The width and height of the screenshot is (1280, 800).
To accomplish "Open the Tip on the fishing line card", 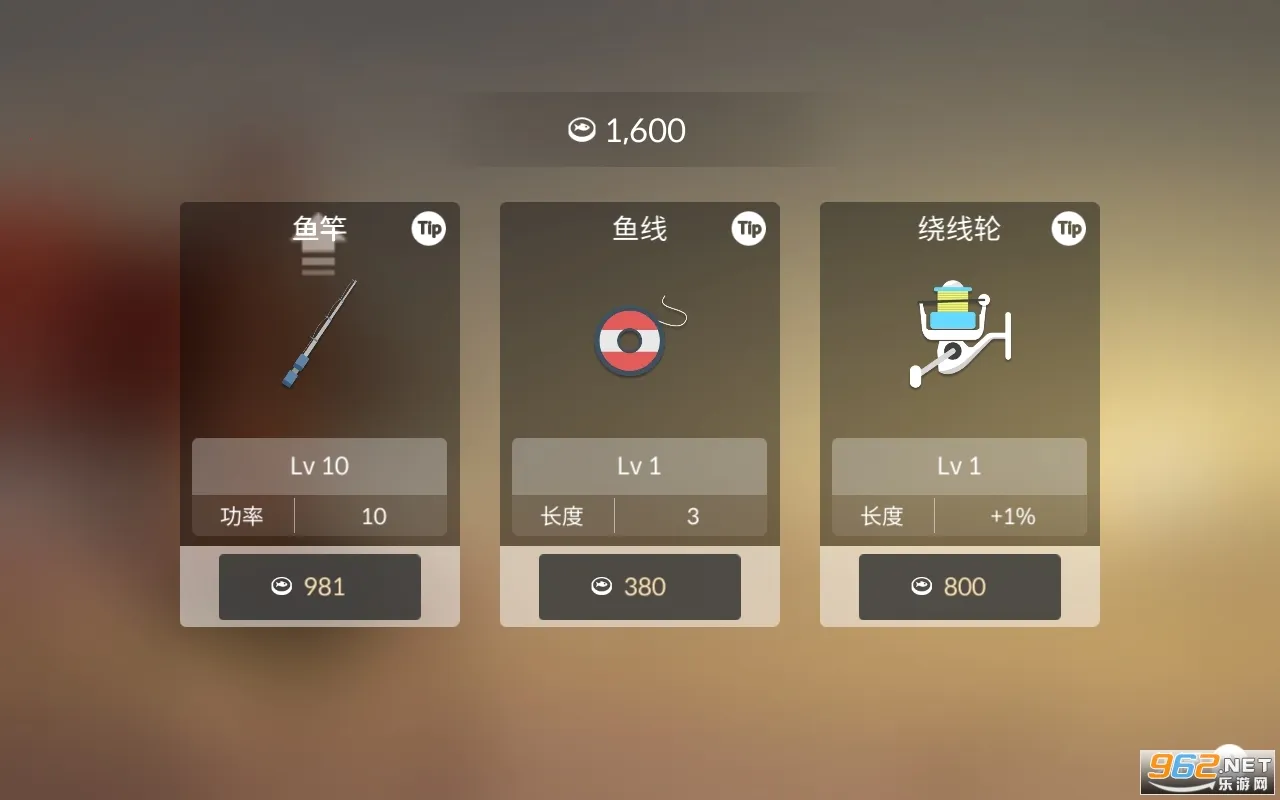I will coord(749,229).
